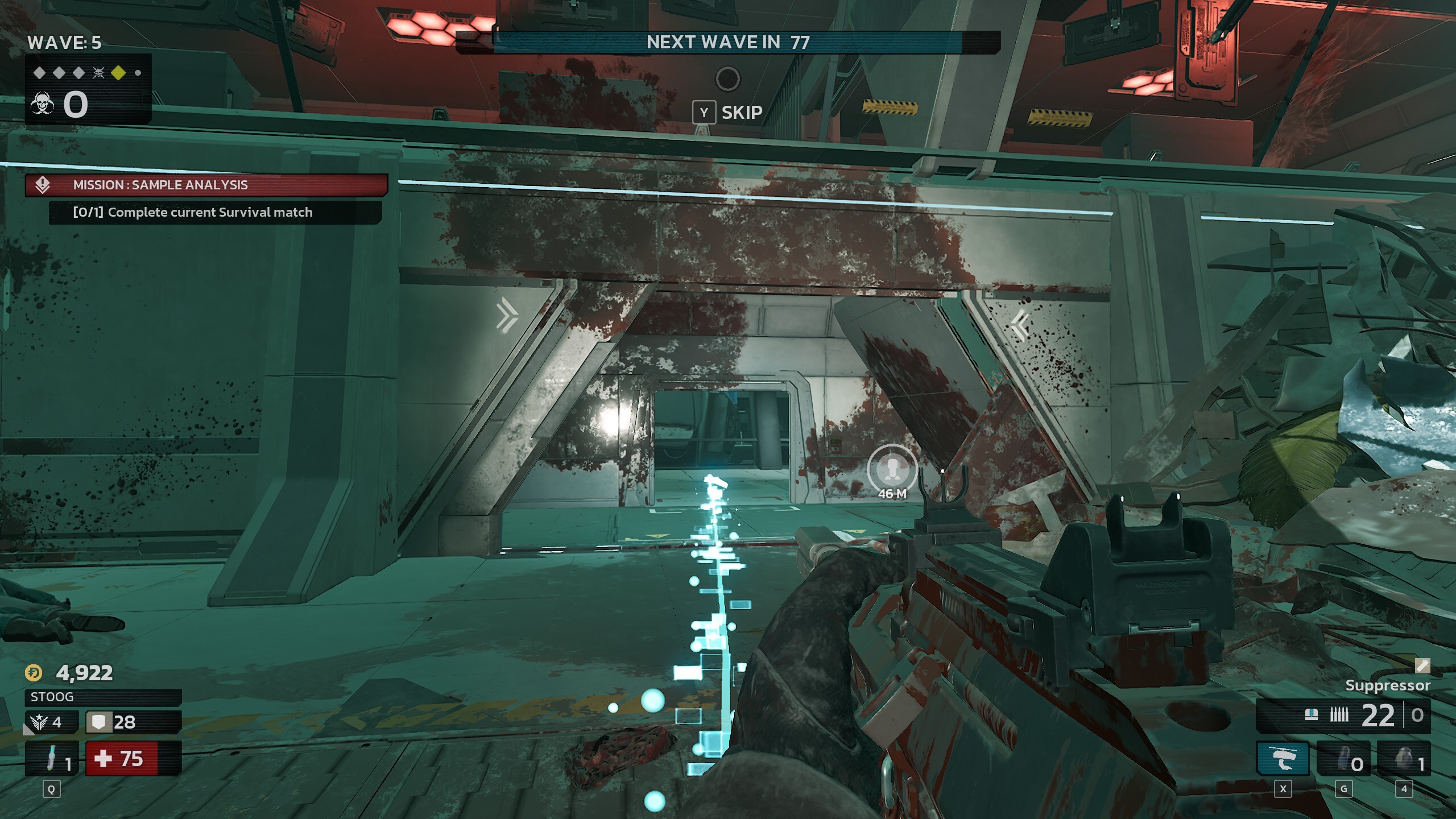Click the winged rank star icon

click(x=39, y=721)
